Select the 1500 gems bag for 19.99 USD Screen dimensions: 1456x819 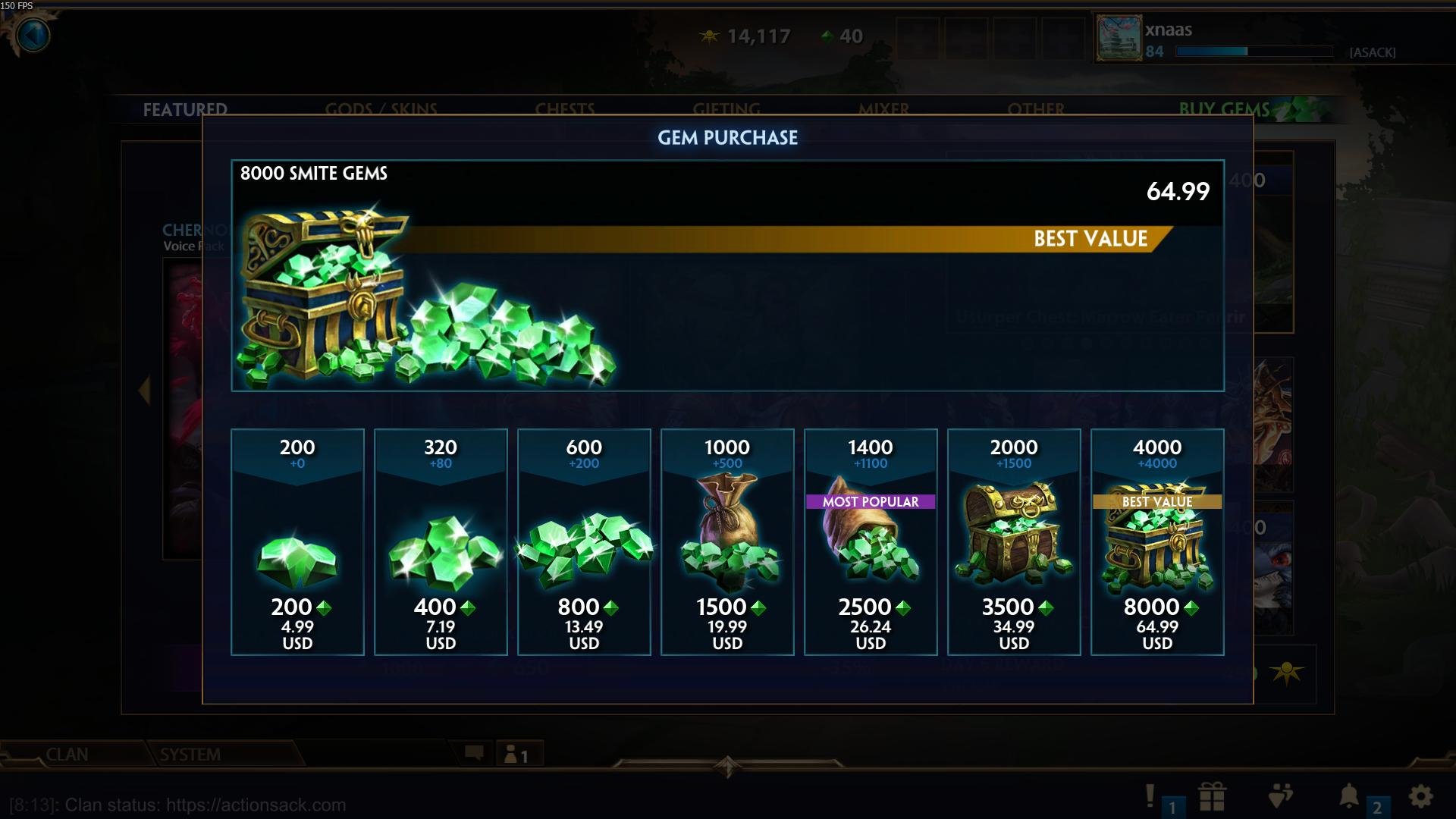point(727,541)
